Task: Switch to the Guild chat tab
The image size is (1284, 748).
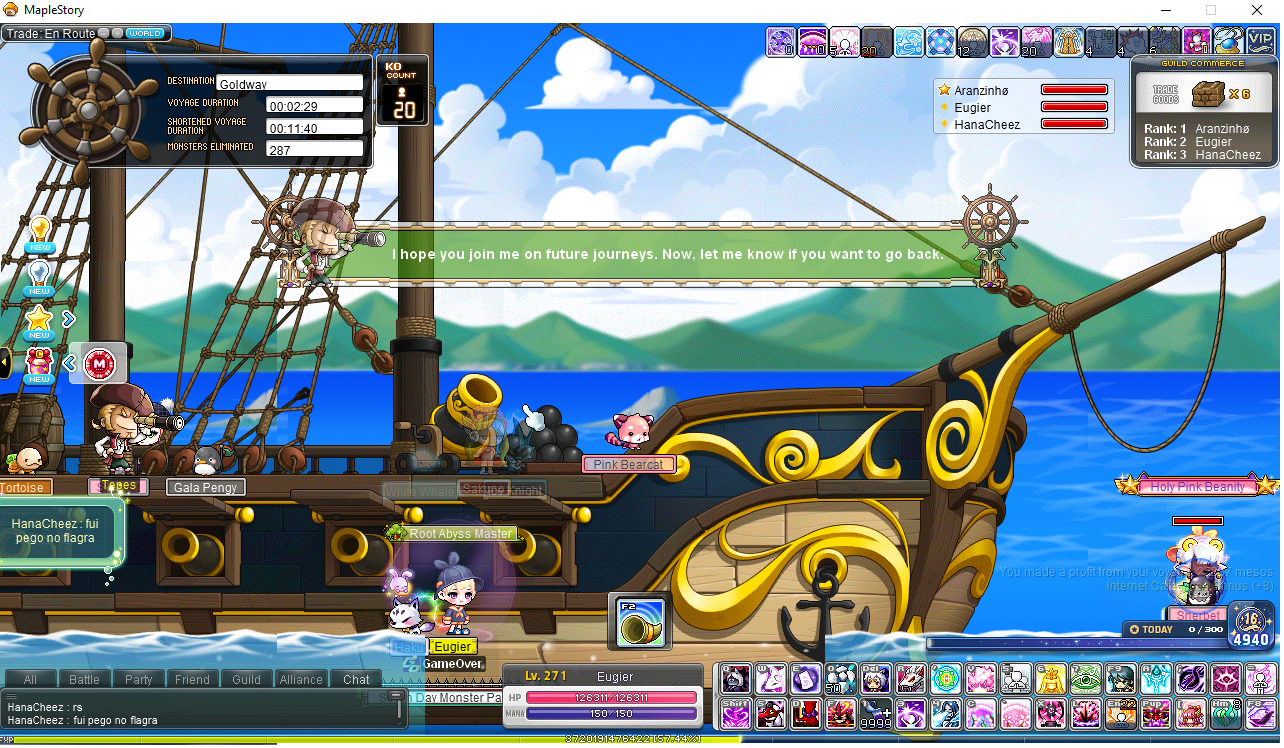Action: click(x=246, y=679)
